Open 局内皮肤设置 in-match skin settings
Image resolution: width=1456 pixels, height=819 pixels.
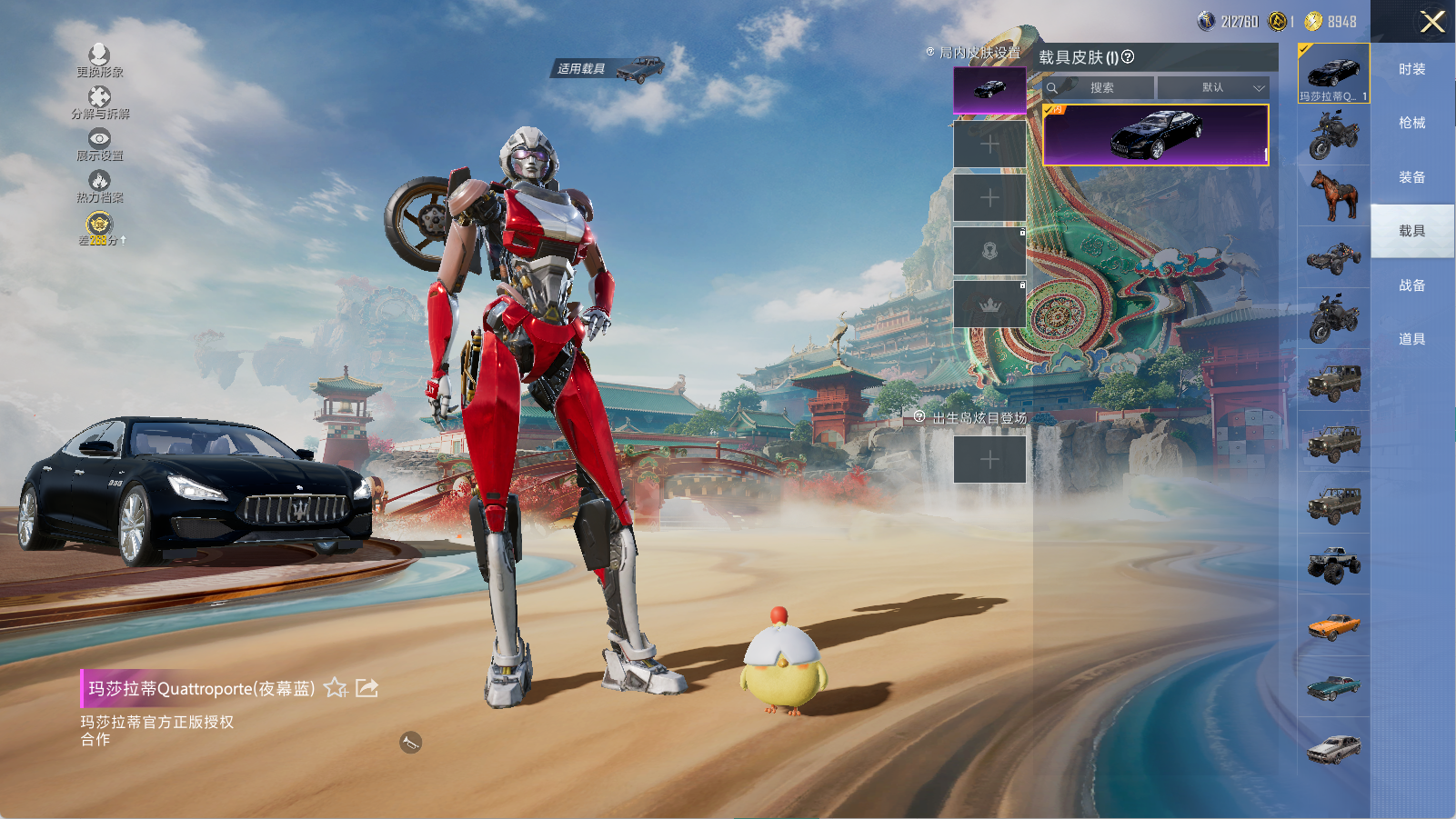click(979, 53)
